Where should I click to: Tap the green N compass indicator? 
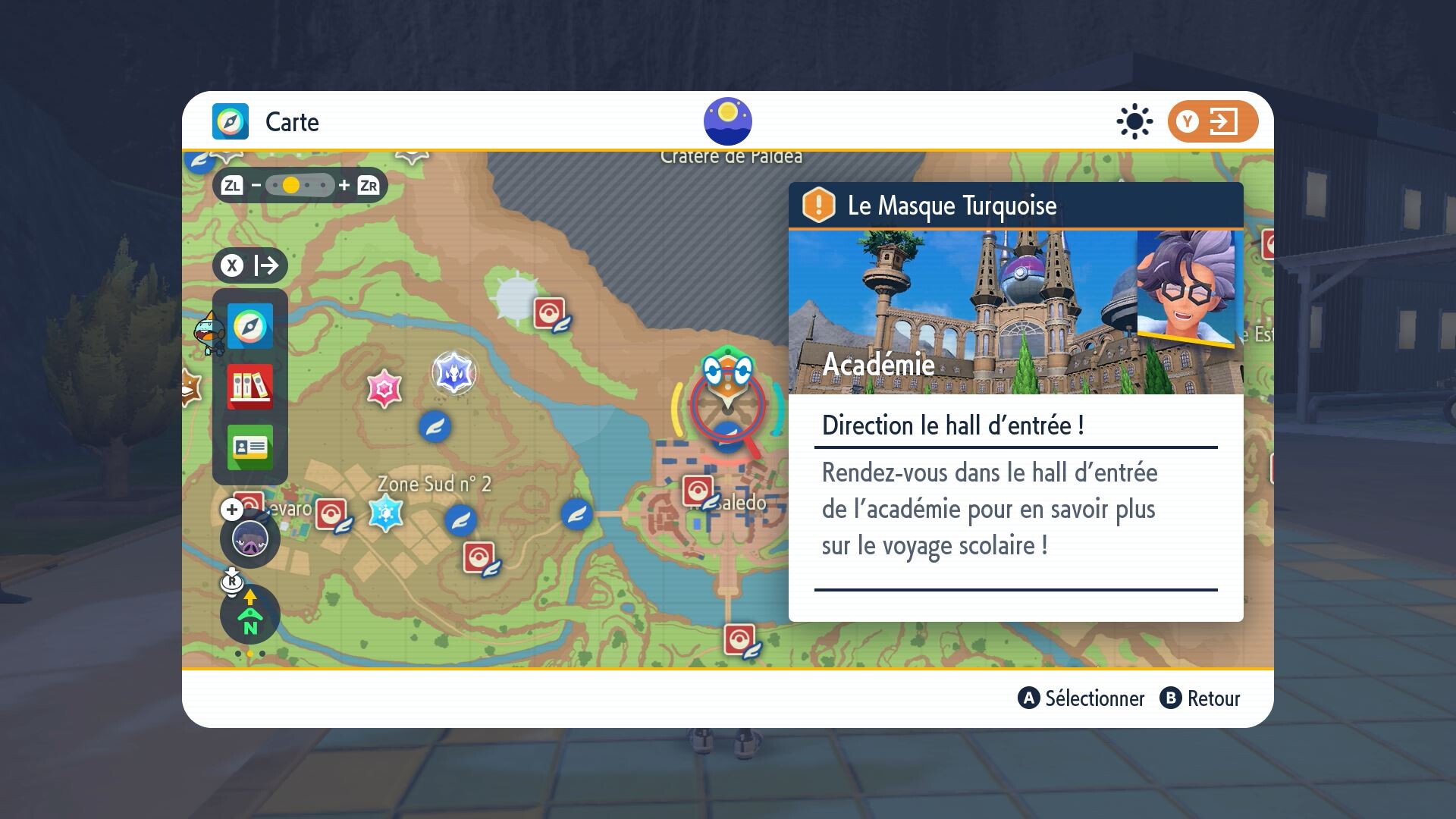[249, 616]
